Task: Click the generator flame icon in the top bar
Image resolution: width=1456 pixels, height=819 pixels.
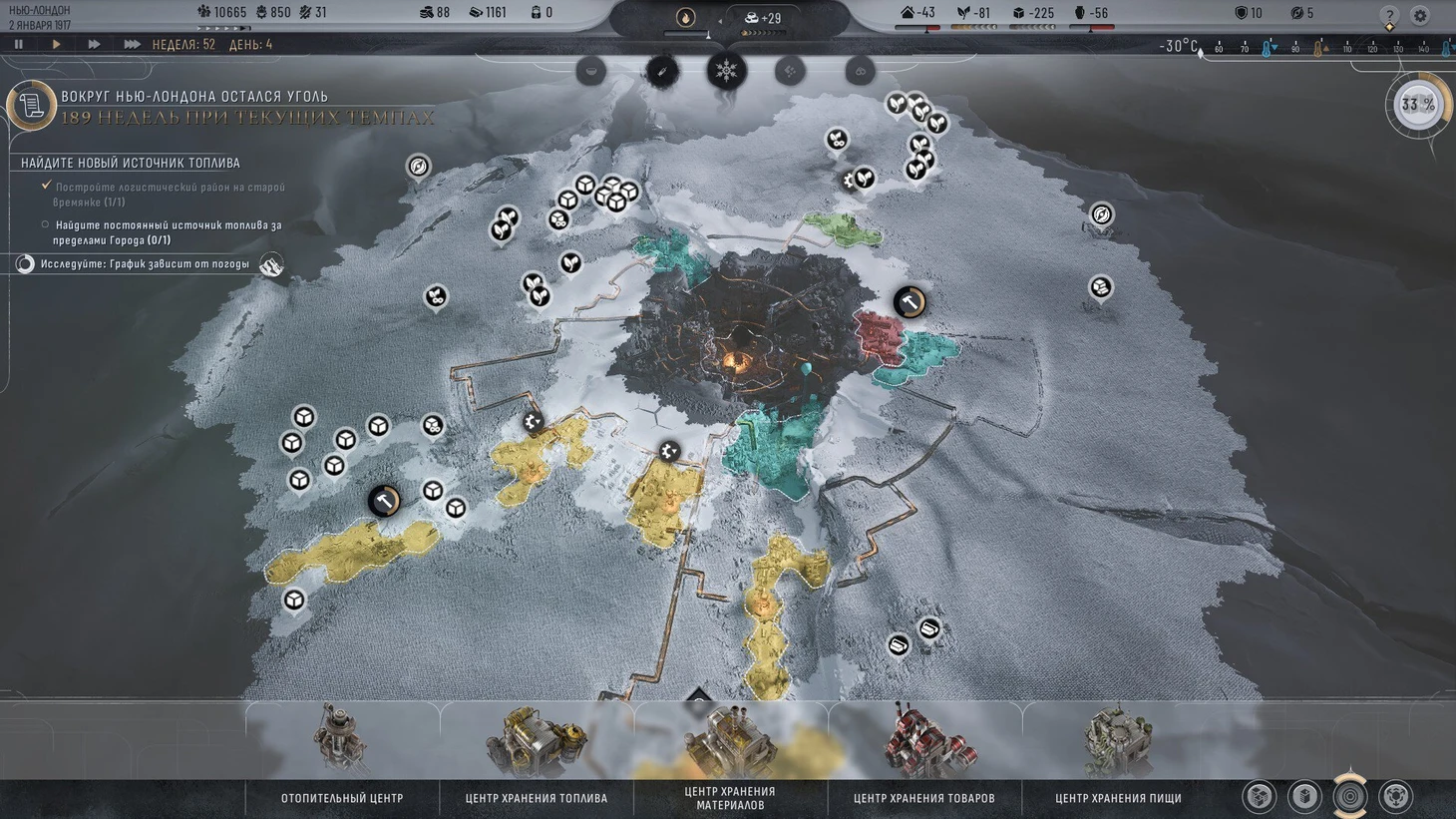Action: (685, 17)
